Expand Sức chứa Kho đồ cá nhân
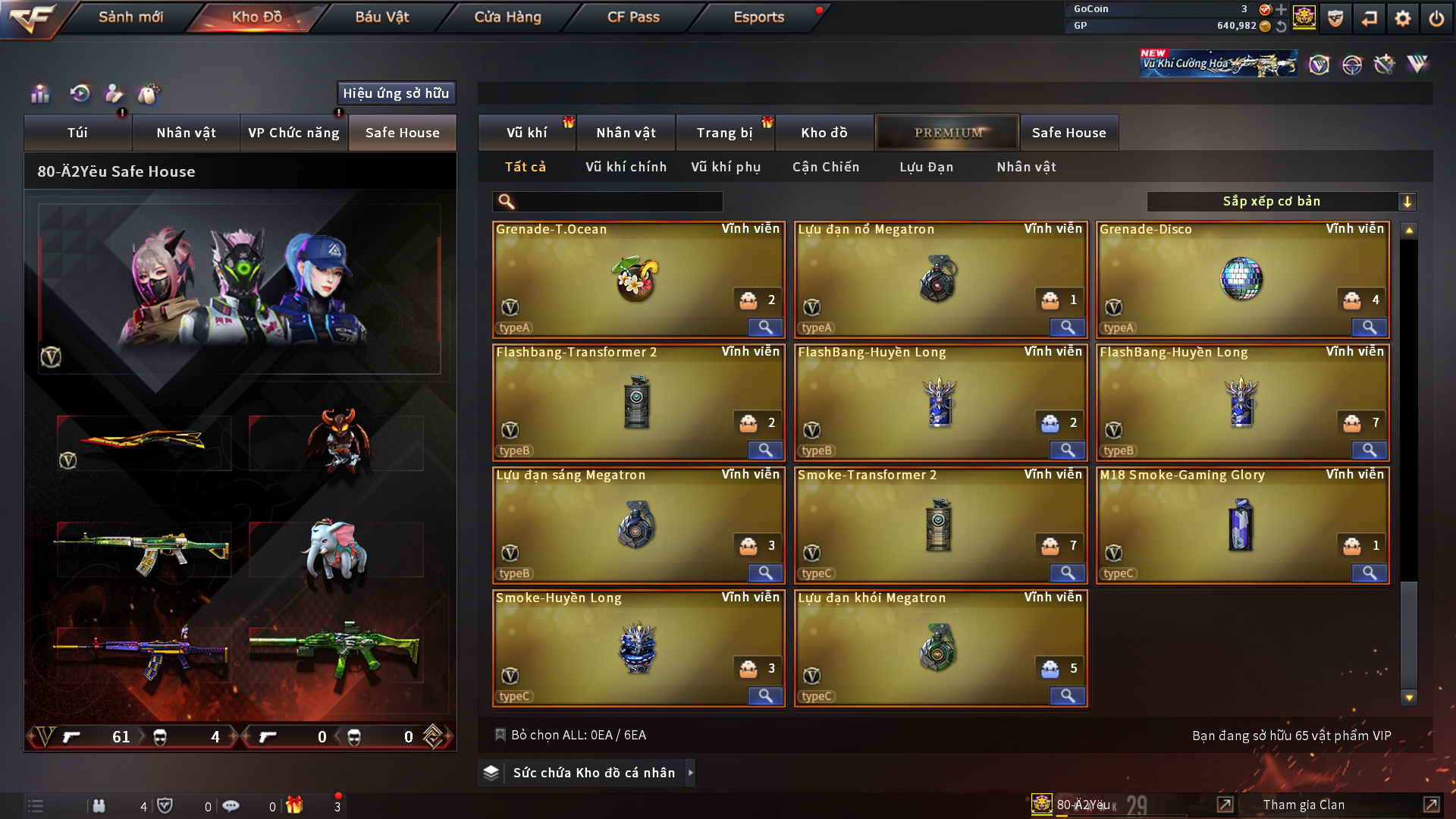 593,773
